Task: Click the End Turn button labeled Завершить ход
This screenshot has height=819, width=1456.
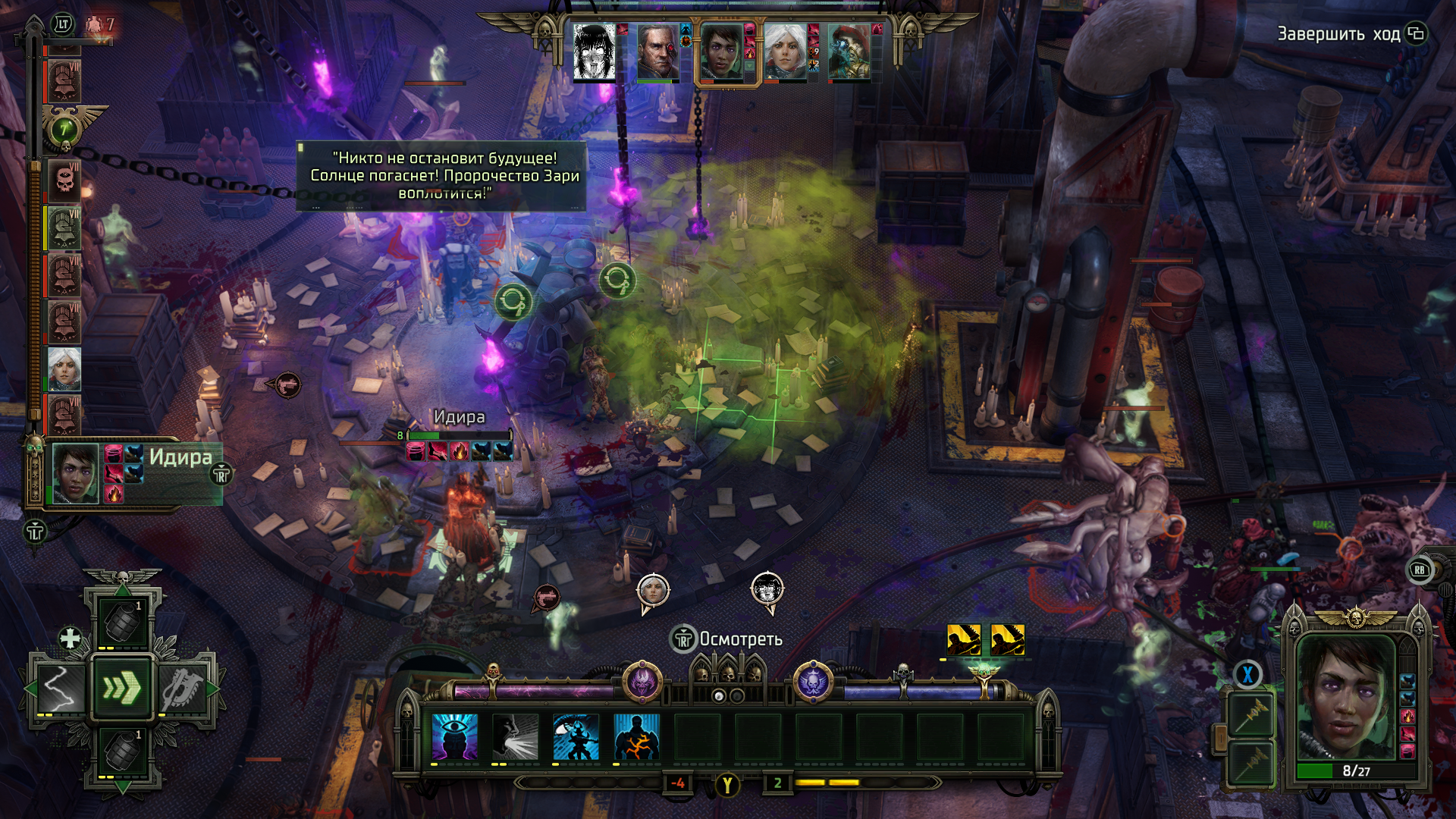Action: pos(1338,34)
